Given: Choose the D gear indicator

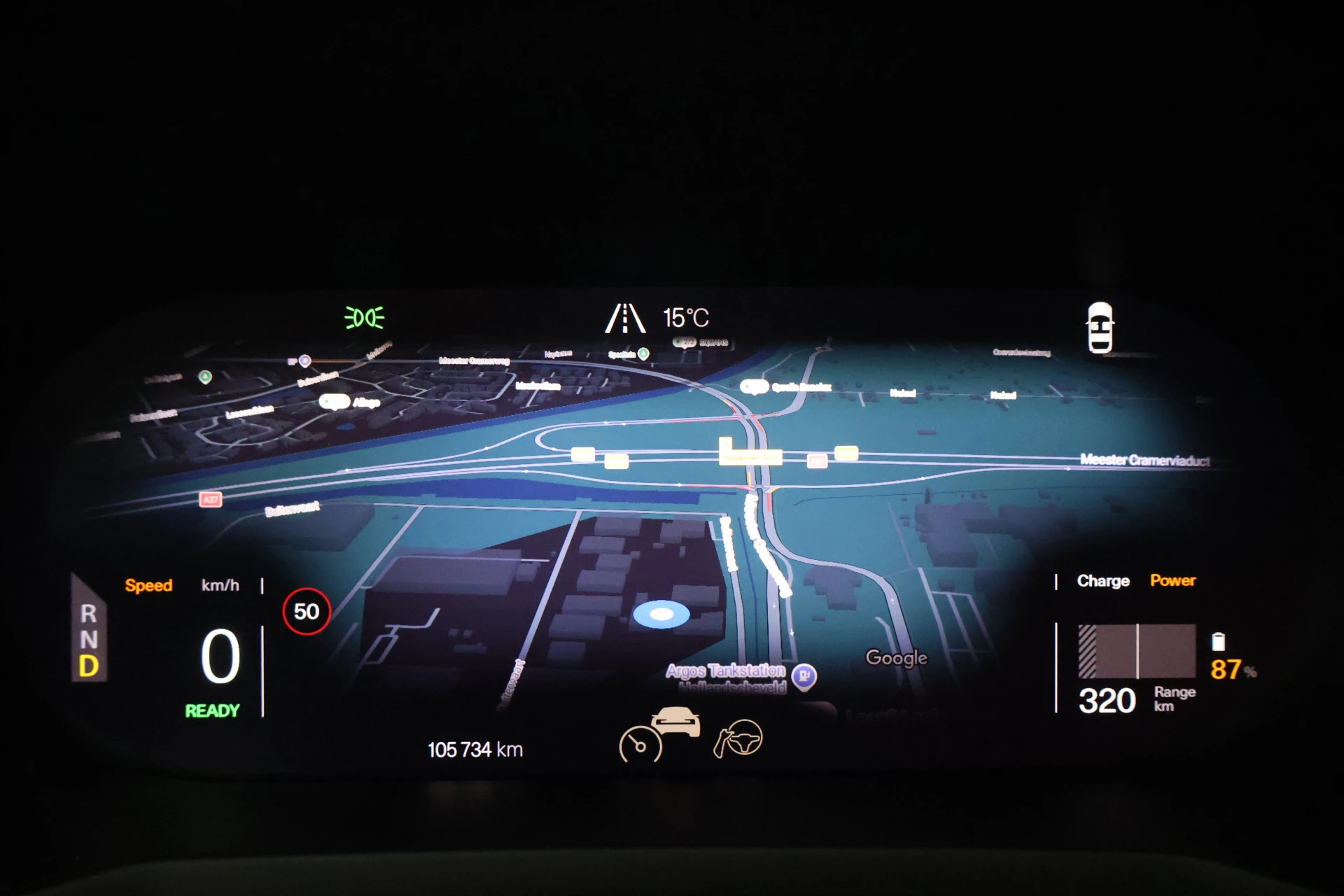Looking at the screenshot, I should [89, 666].
